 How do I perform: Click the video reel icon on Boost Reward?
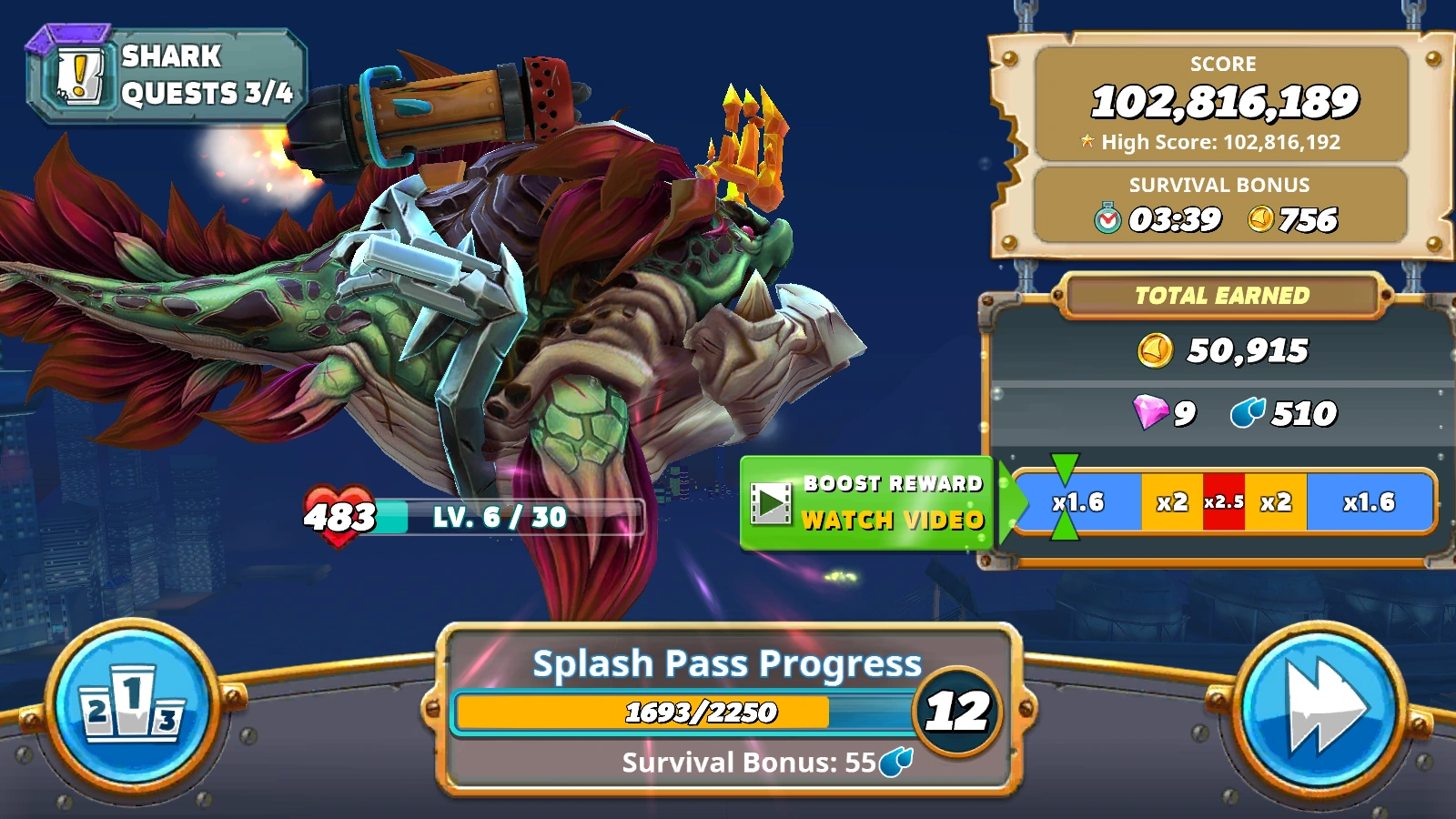pos(769,502)
